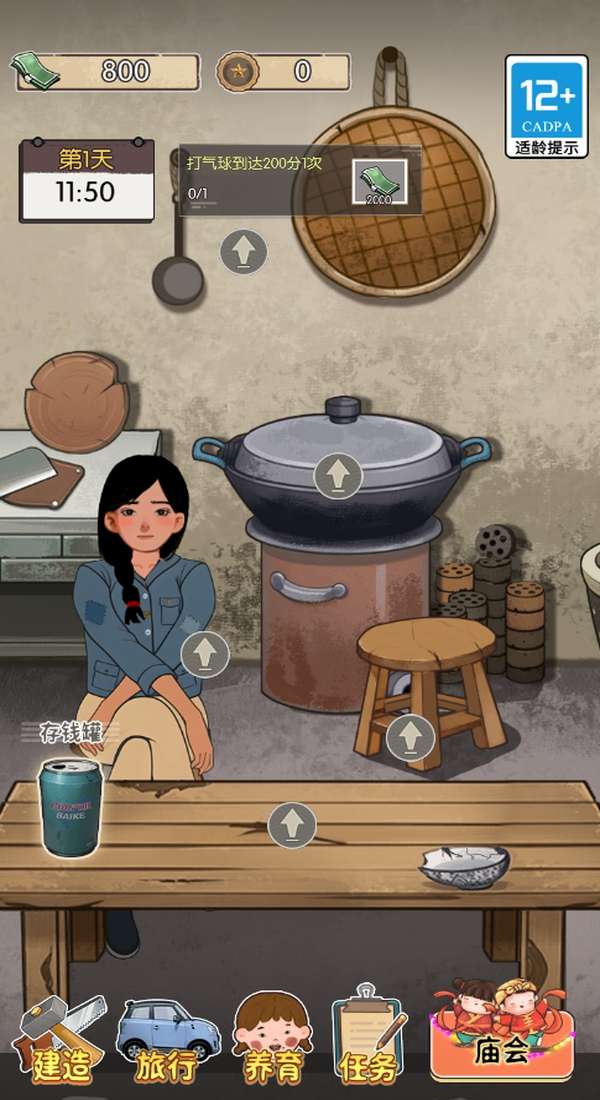The width and height of the screenshot is (600, 1100).
Task: Open the 旅行 travel menu
Action: click(167, 1041)
